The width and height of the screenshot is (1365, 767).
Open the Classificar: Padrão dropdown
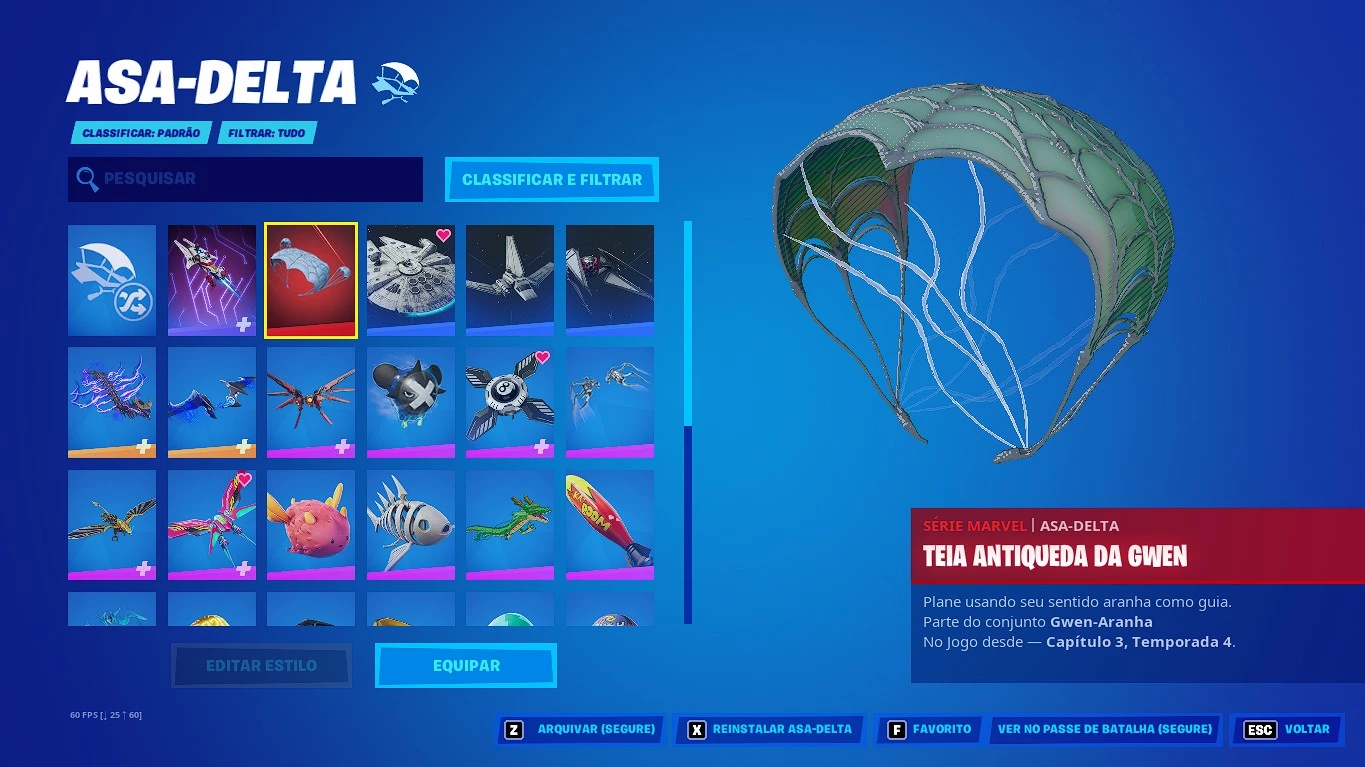click(141, 131)
